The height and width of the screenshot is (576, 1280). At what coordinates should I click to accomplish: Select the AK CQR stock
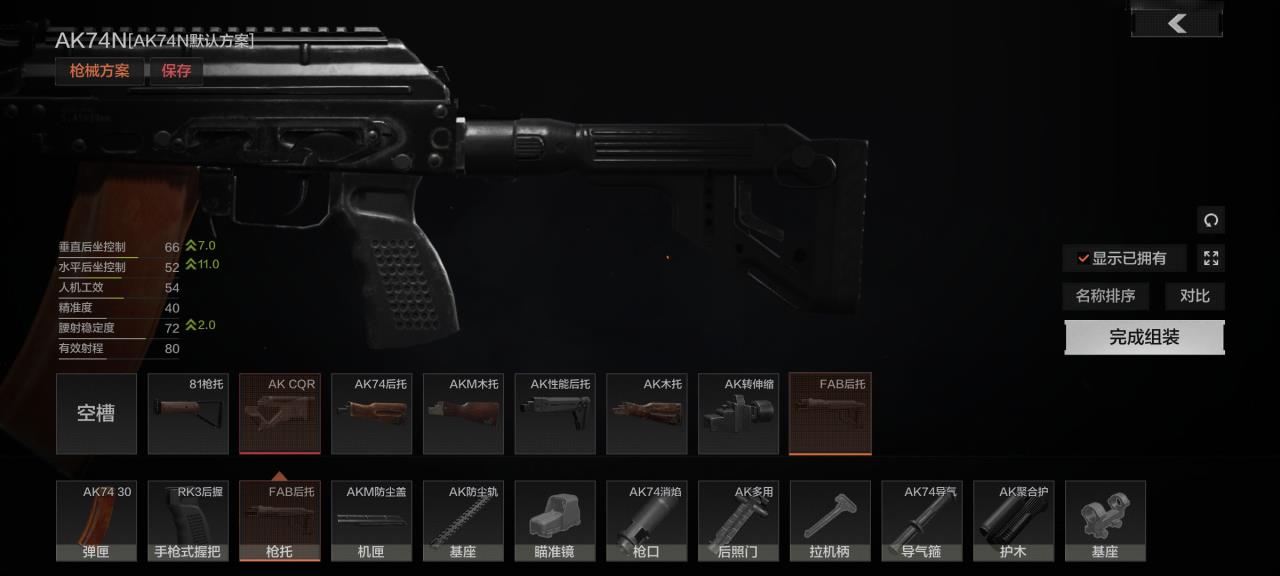(x=280, y=414)
